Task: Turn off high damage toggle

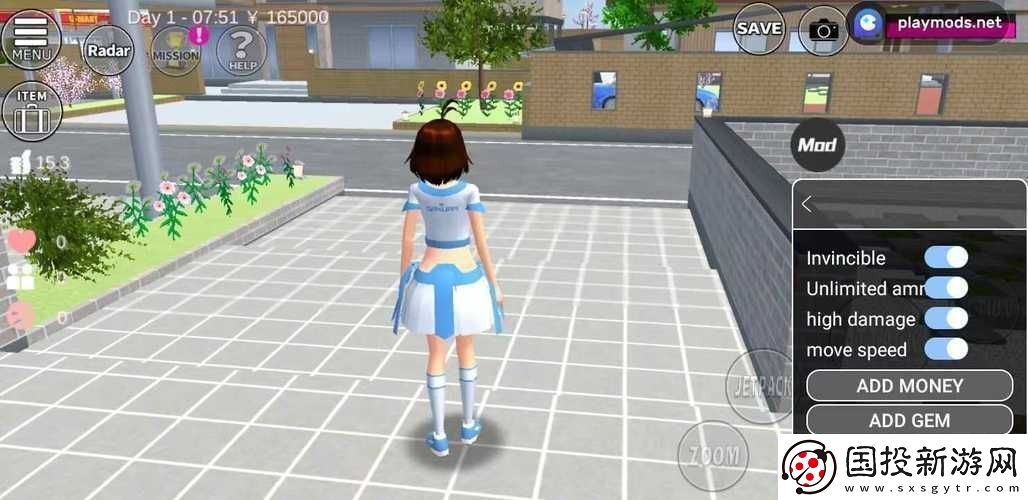Action: tap(945, 319)
